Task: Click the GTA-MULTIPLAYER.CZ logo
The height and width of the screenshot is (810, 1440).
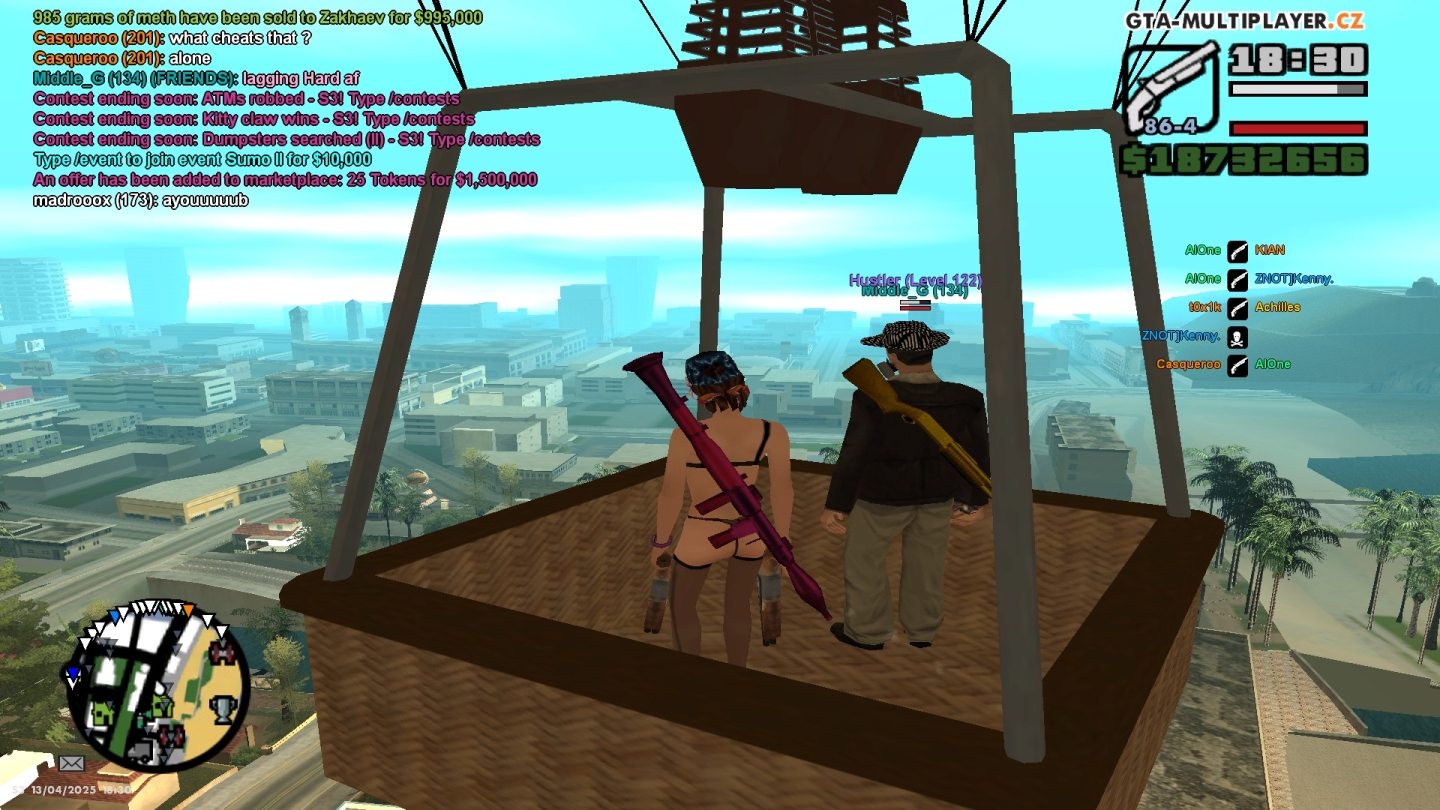Action: (x=1244, y=21)
